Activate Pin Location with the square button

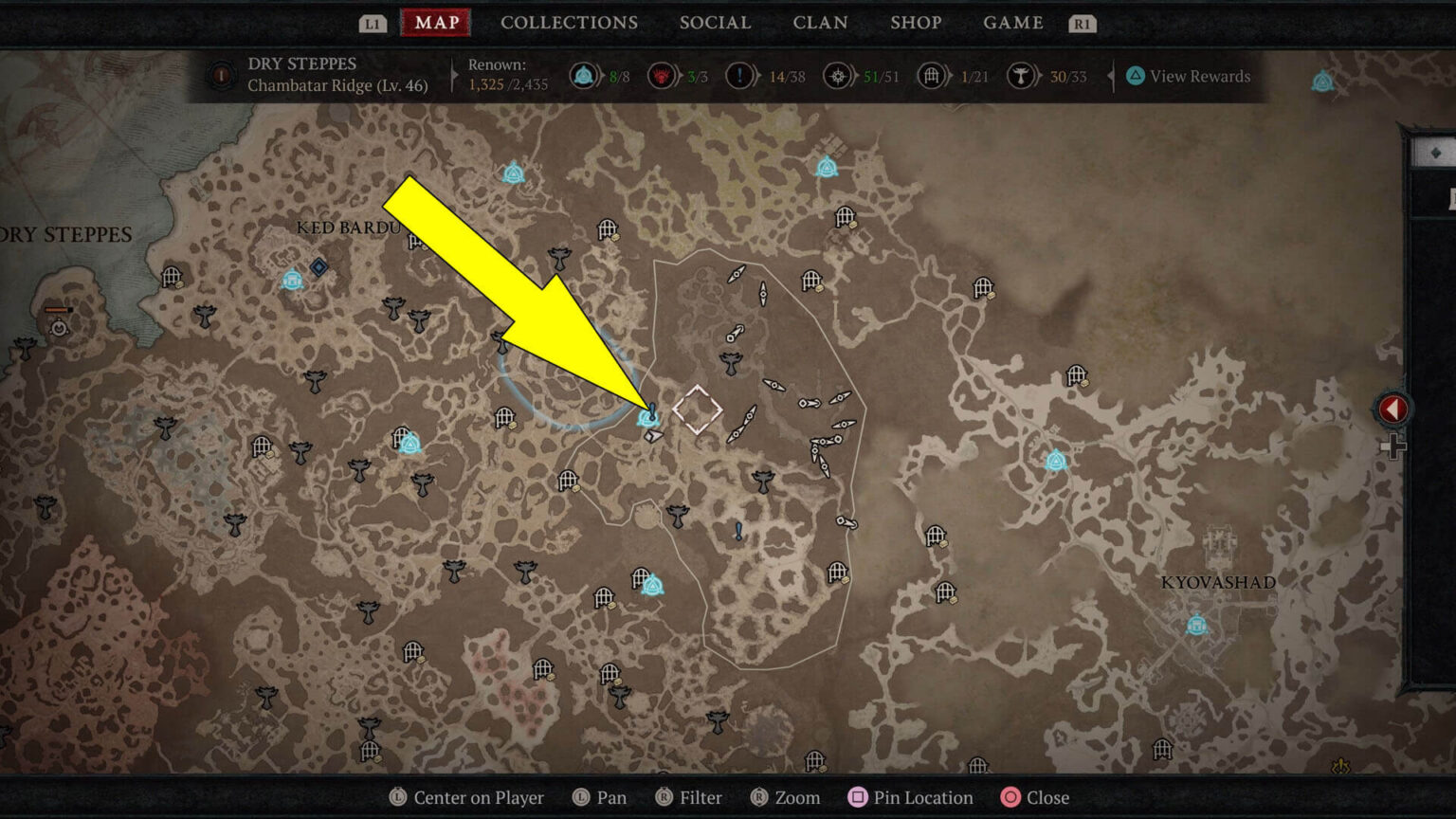click(x=856, y=797)
